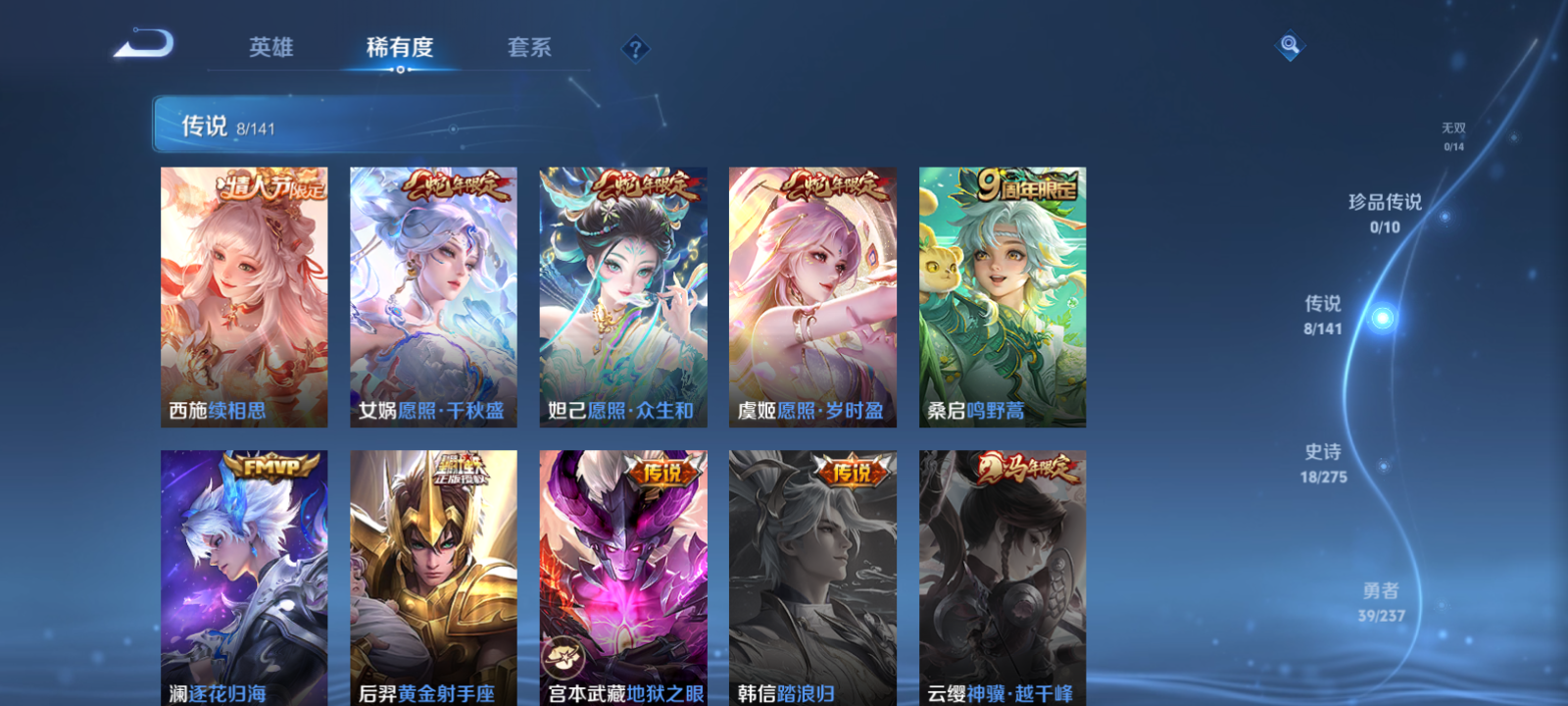The width and height of the screenshot is (1568, 706).
Task: Select the 稀有度 tab
Action: pyautogui.click(x=398, y=45)
